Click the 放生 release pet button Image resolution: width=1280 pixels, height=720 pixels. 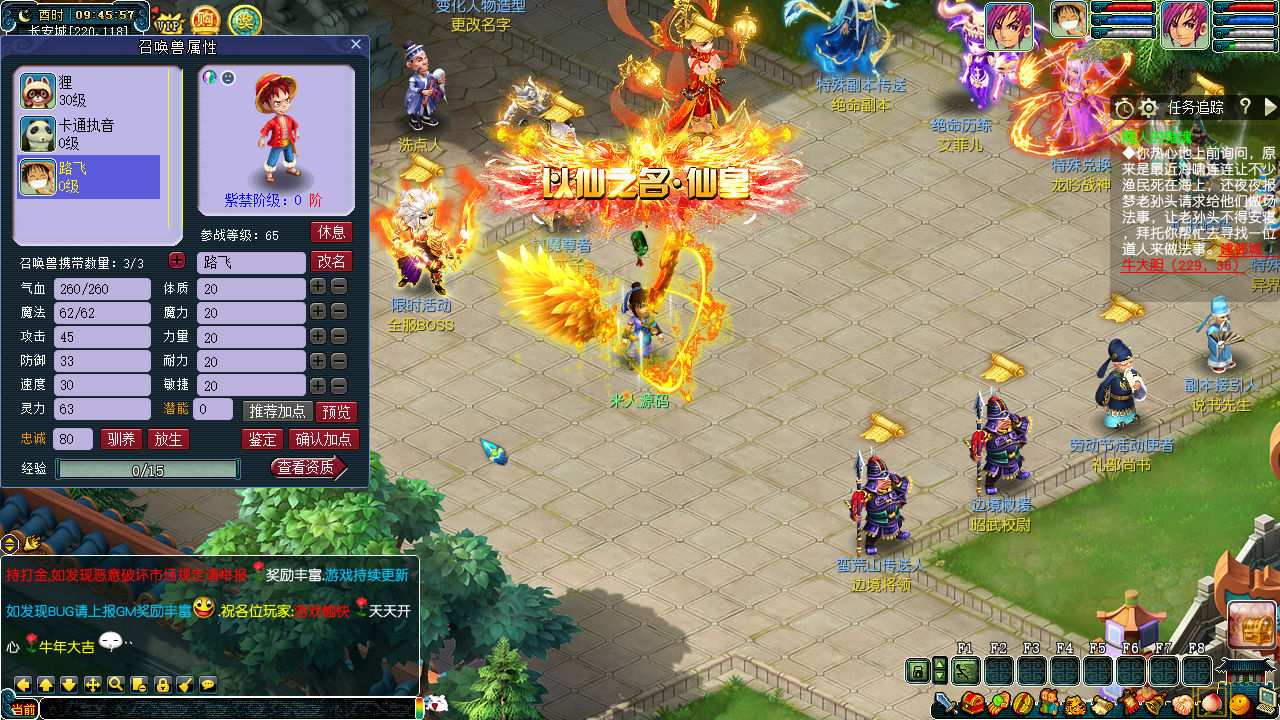point(168,439)
